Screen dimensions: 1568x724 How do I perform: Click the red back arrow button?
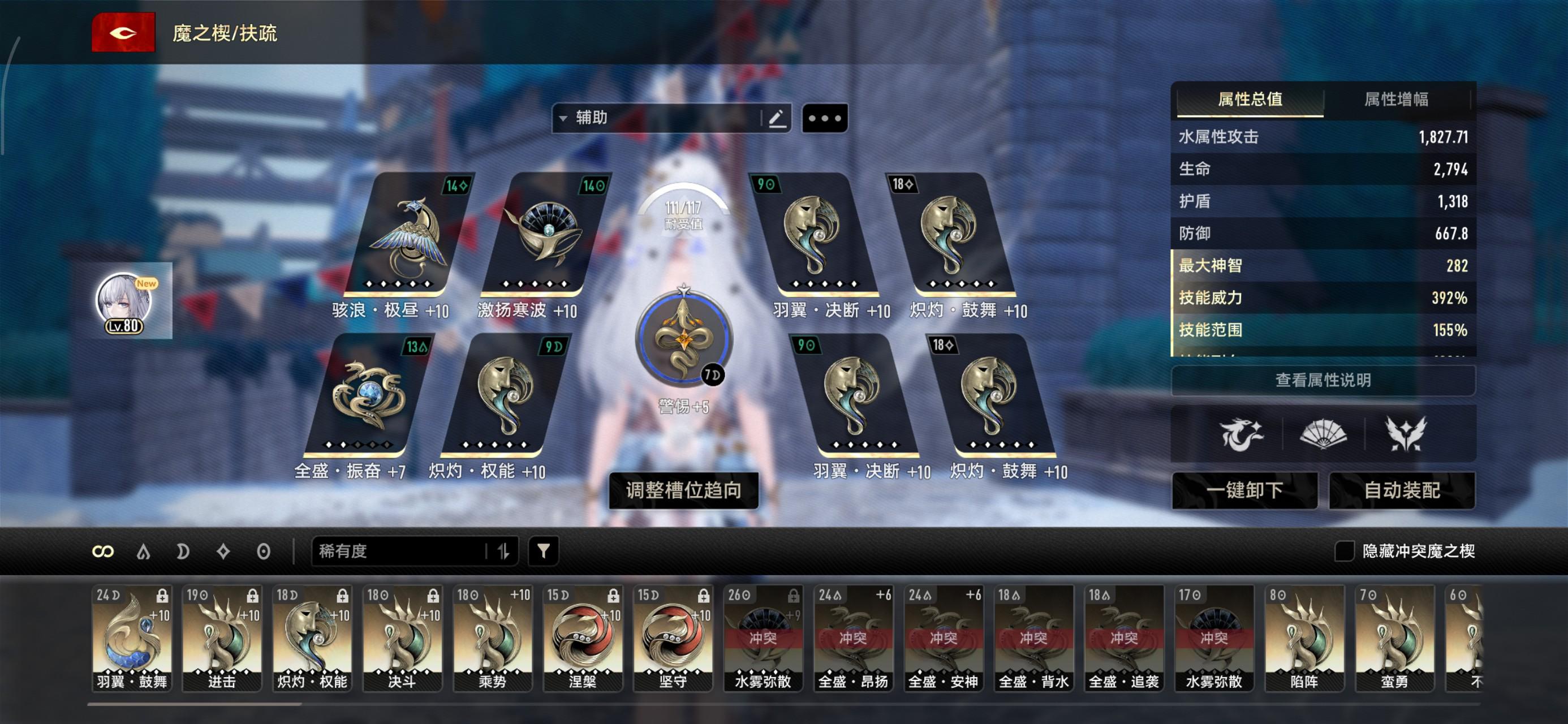point(123,32)
